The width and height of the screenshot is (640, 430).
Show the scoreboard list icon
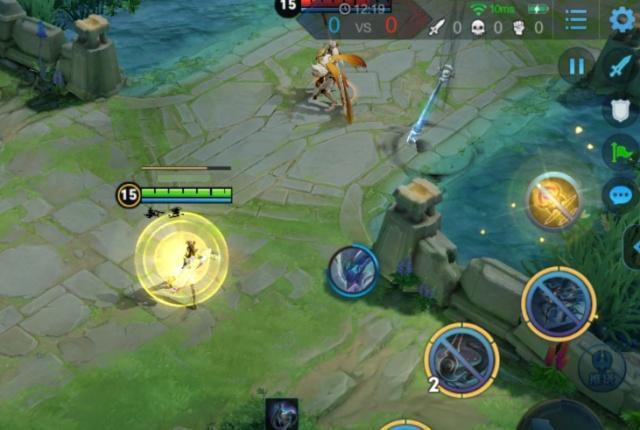tap(576, 19)
